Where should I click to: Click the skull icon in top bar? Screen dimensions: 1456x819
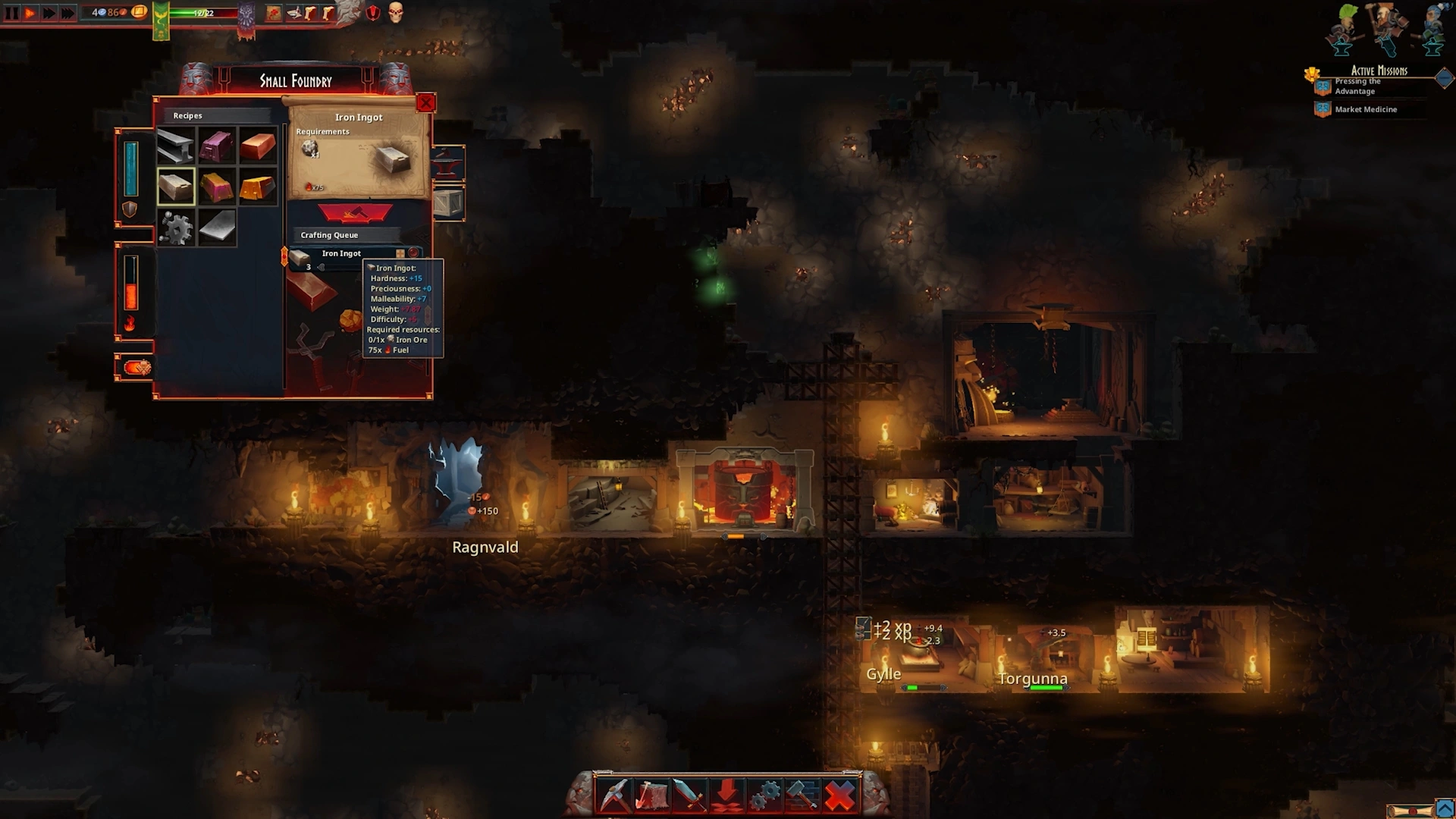click(396, 12)
